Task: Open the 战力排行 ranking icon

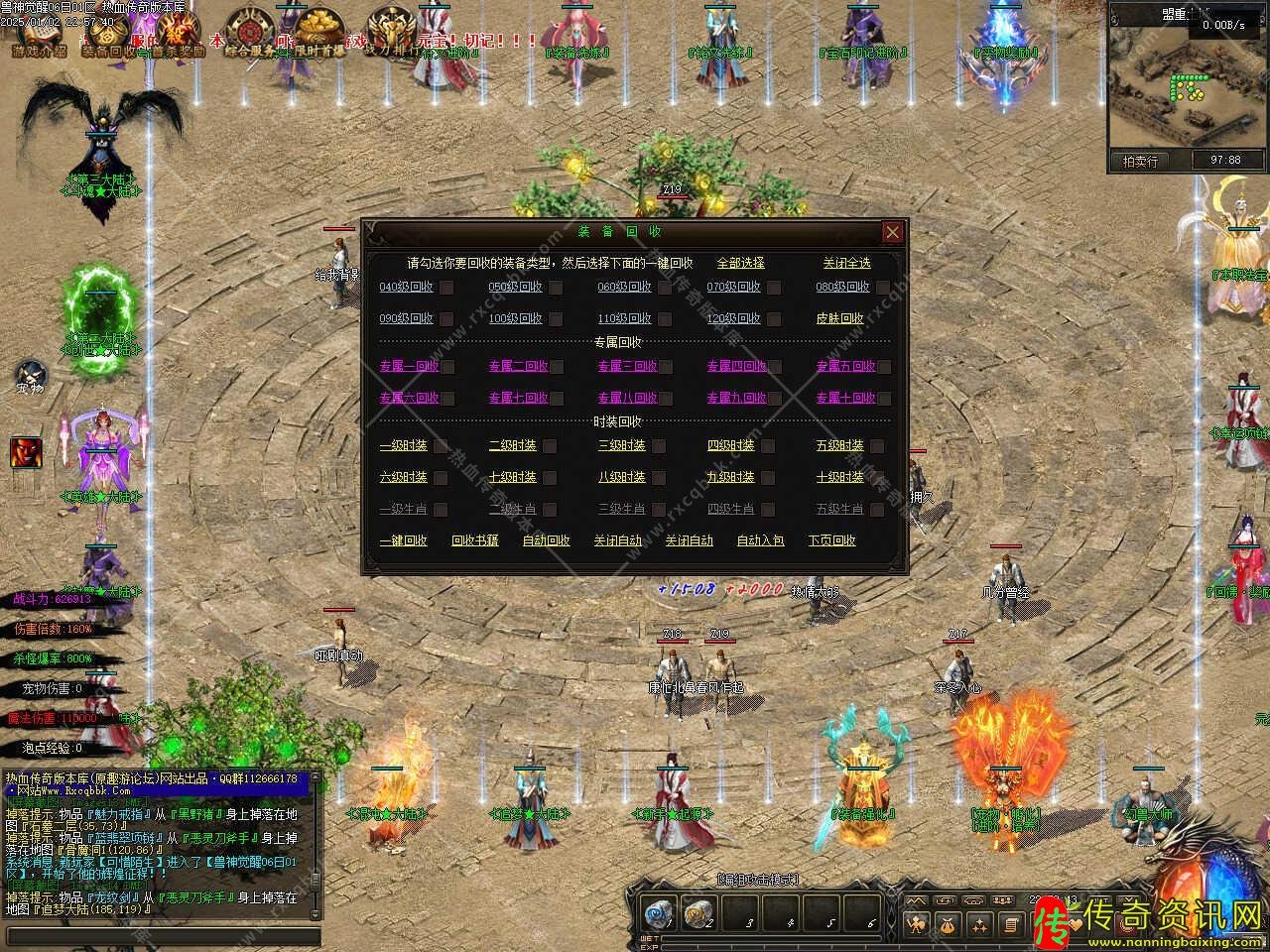Action: coord(390,32)
